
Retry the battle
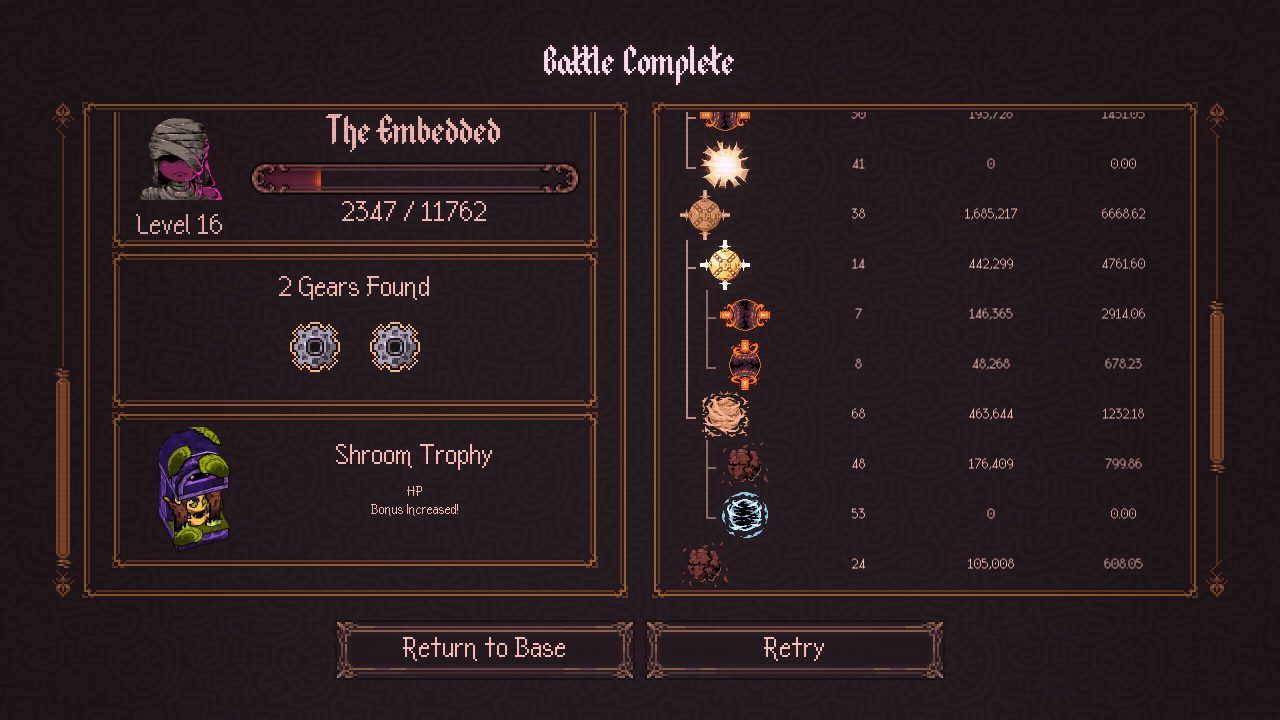click(794, 649)
